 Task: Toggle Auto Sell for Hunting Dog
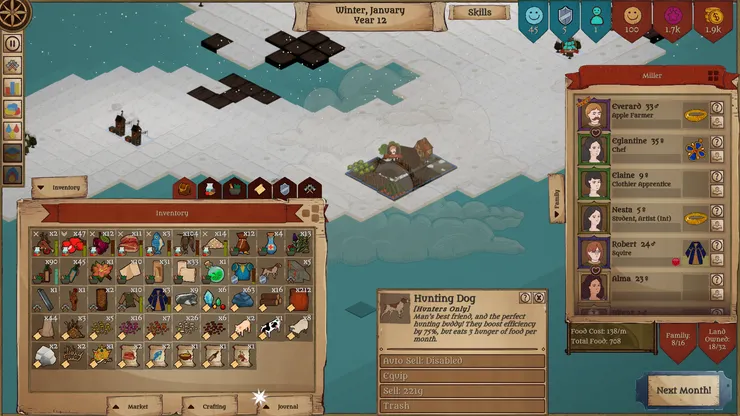[x=462, y=361]
